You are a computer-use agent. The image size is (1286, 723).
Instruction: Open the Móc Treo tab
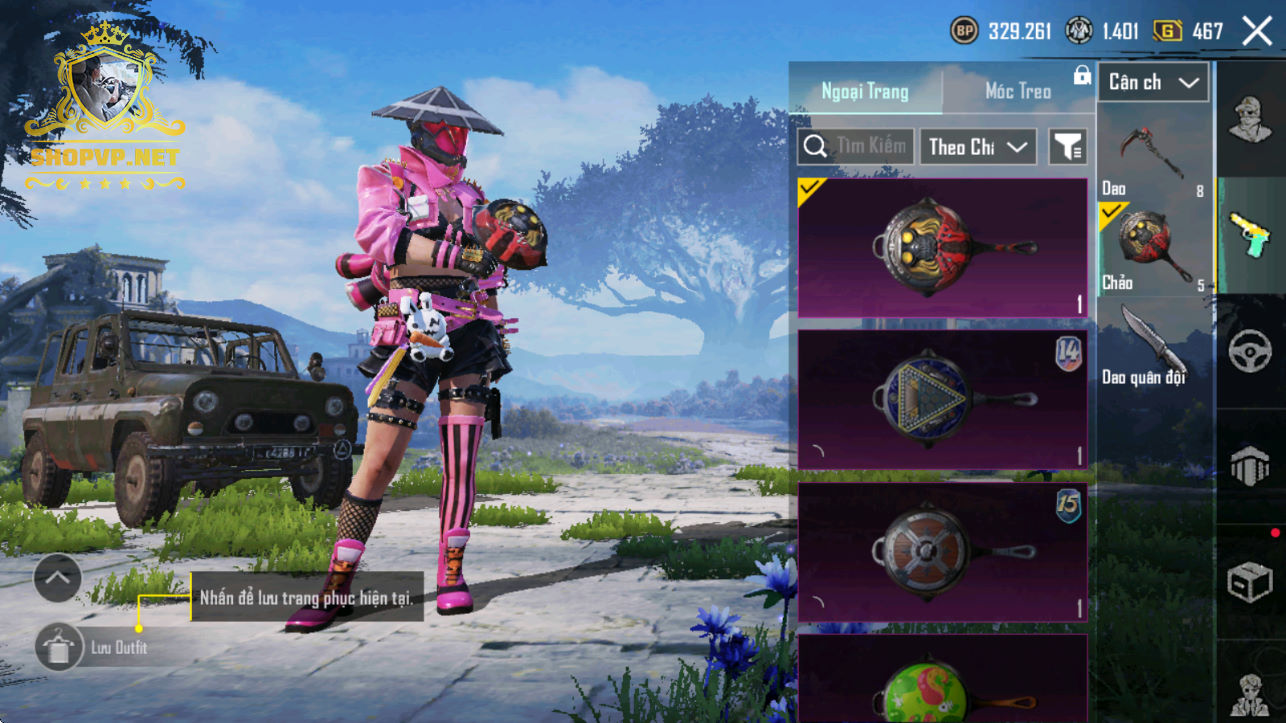[1017, 91]
